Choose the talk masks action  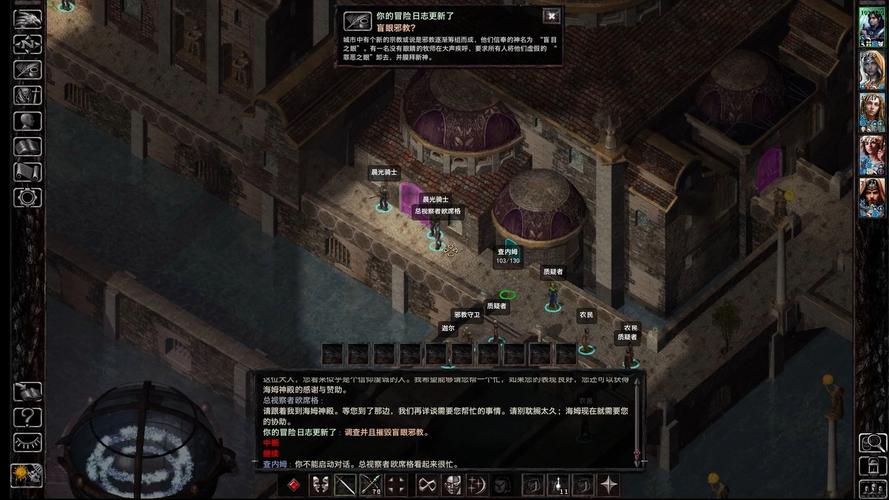click(320, 486)
